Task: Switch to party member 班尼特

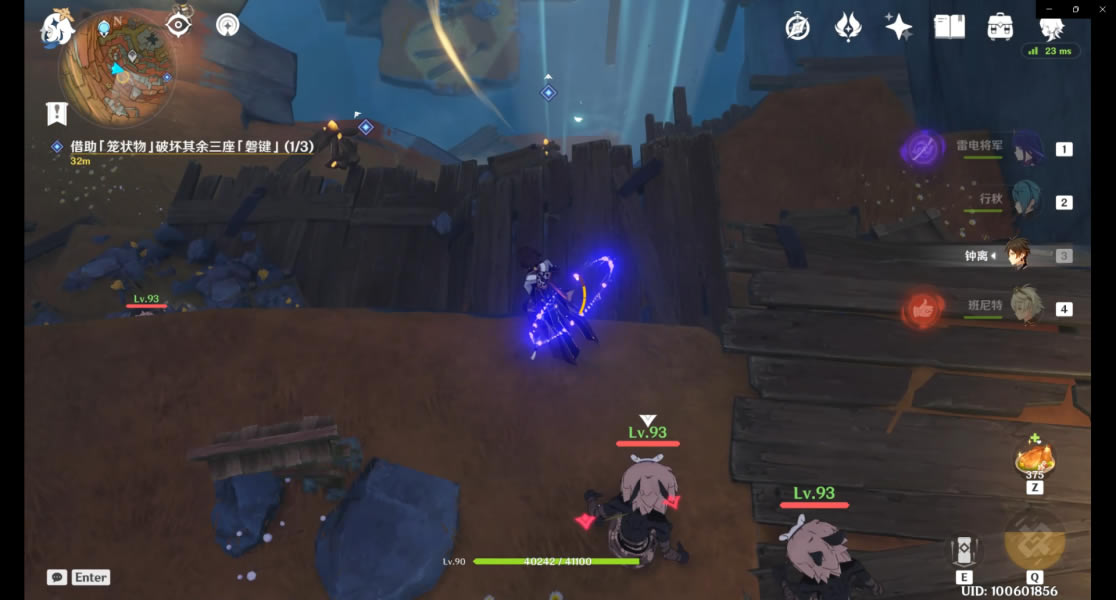Action: [1026, 308]
